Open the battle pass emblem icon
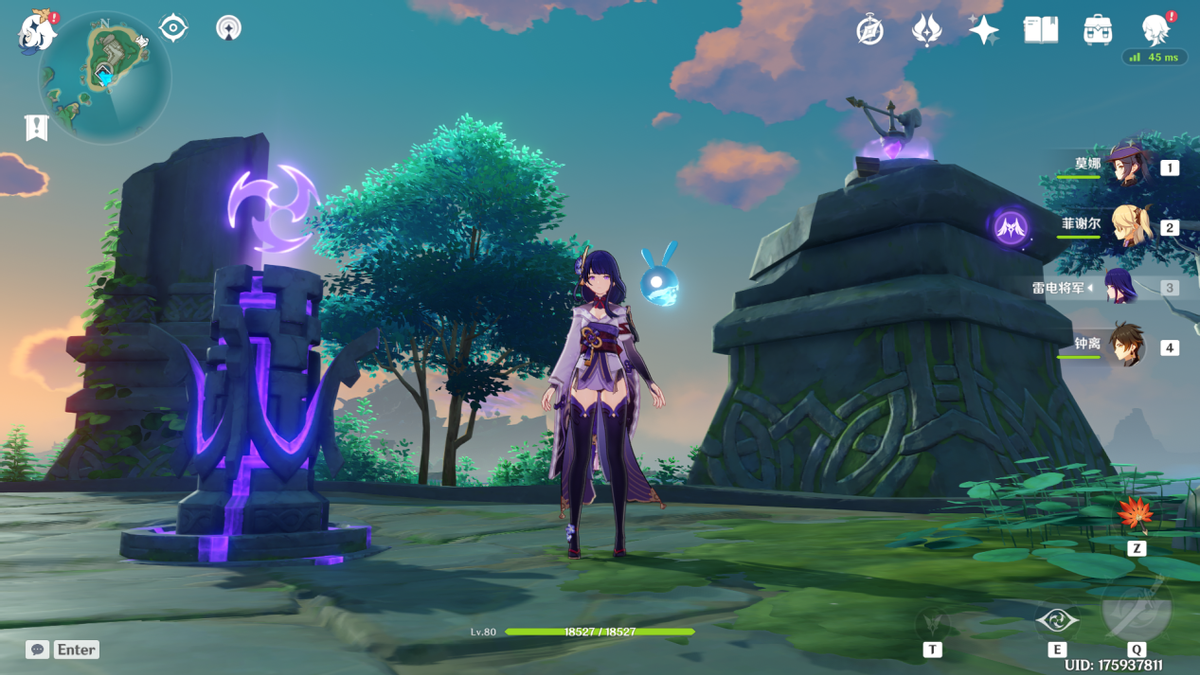 click(927, 30)
